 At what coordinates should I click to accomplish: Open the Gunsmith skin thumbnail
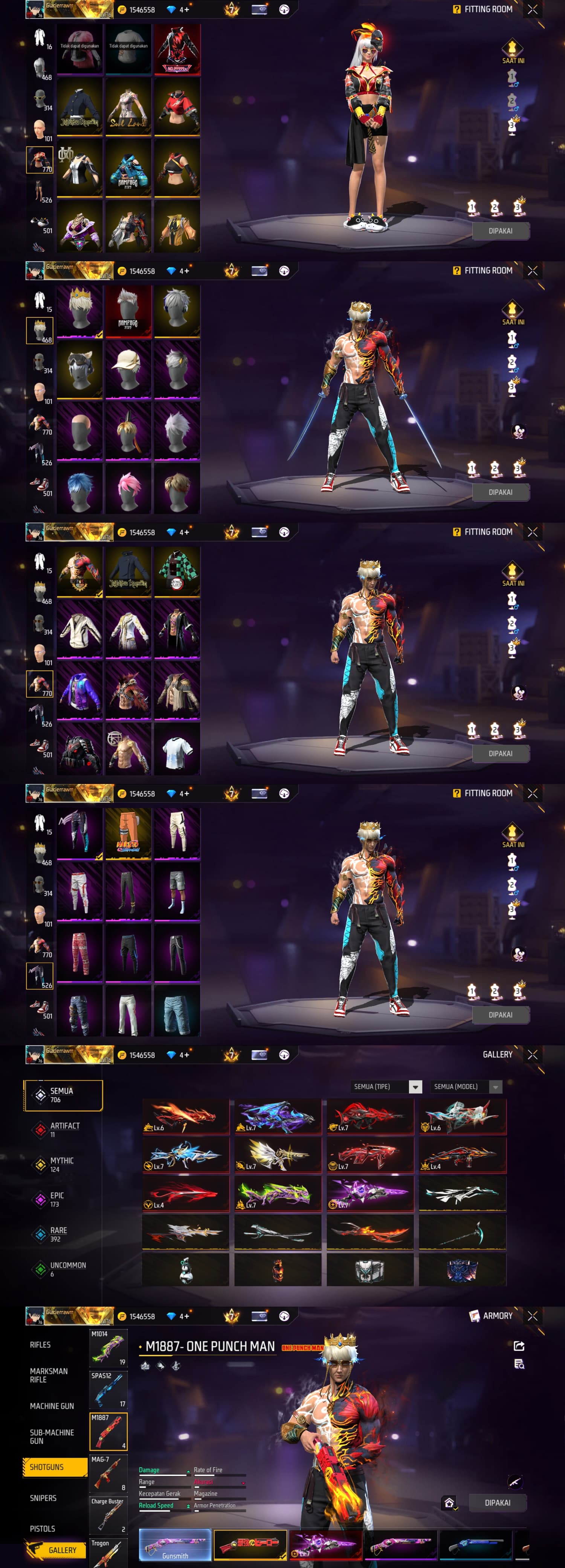pyautogui.click(x=175, y=1545)
